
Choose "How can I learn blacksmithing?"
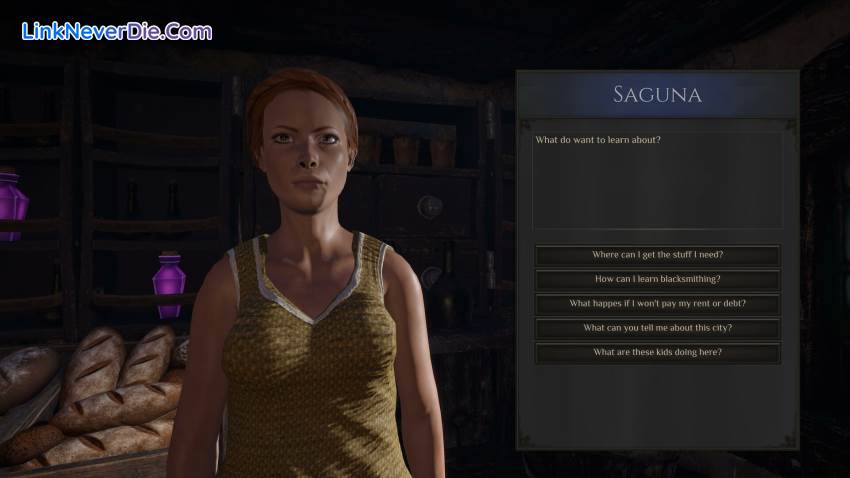click(x=657, y=279)
